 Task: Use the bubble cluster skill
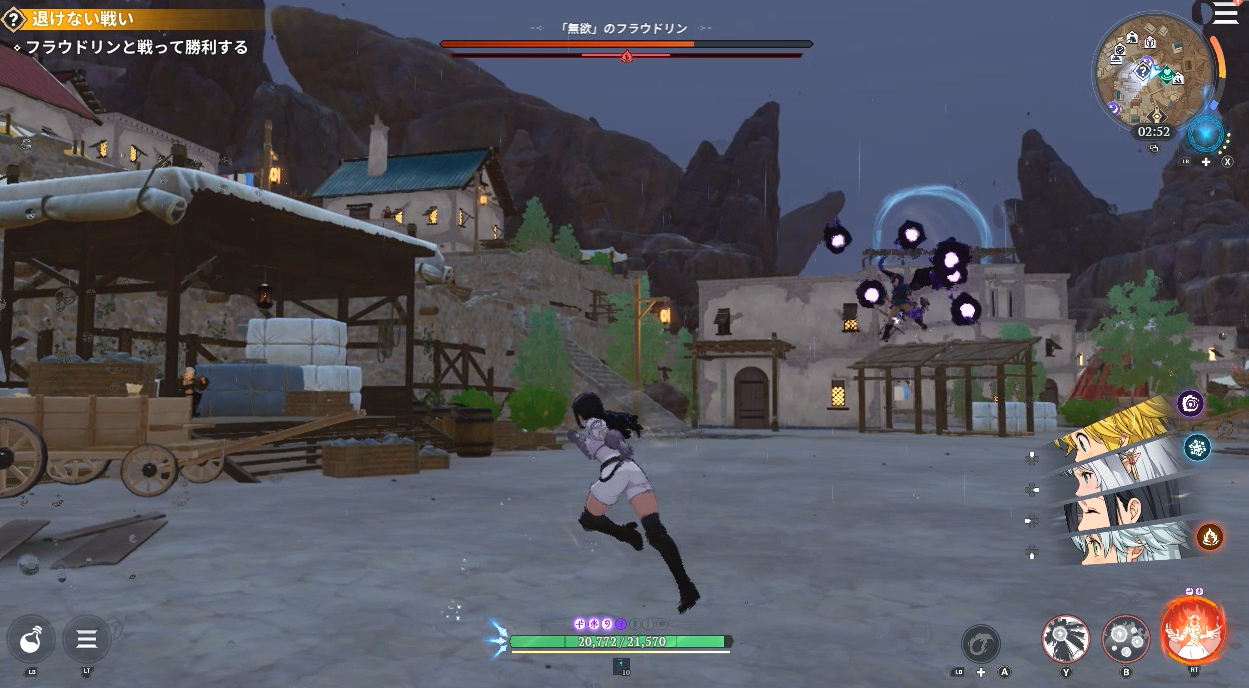coord(1126,639)
